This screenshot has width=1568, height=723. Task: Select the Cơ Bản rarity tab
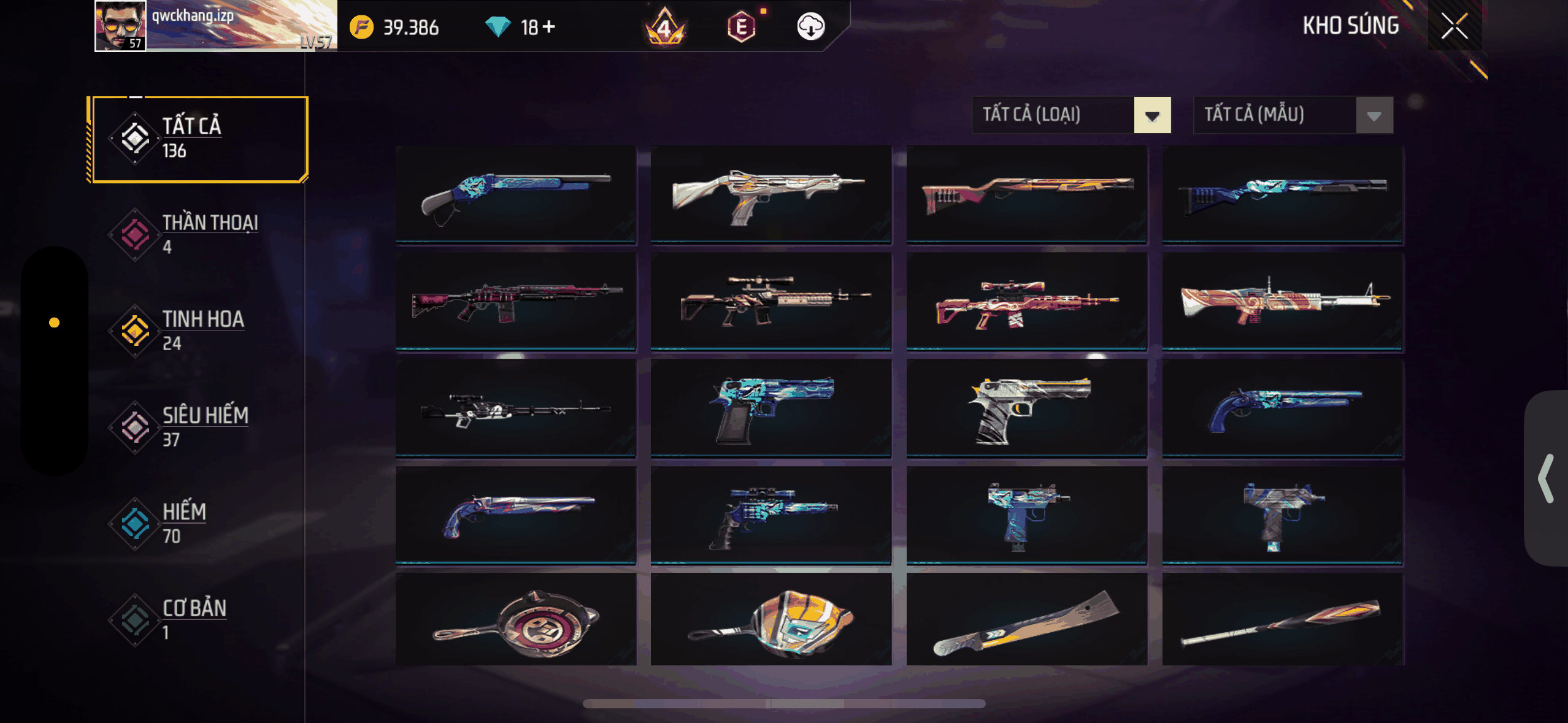point(198,619)
